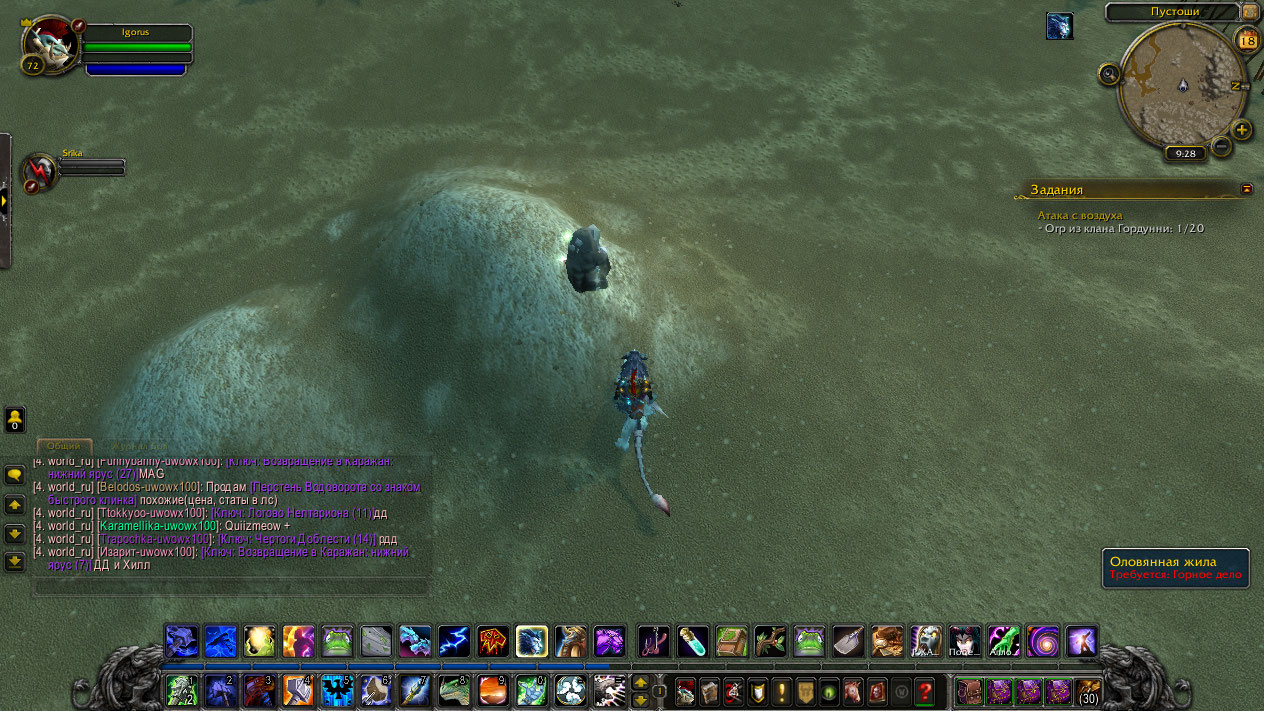Select party member Srika's portrait
This screenshot has width=1264, height=711.
coord(41,171)
